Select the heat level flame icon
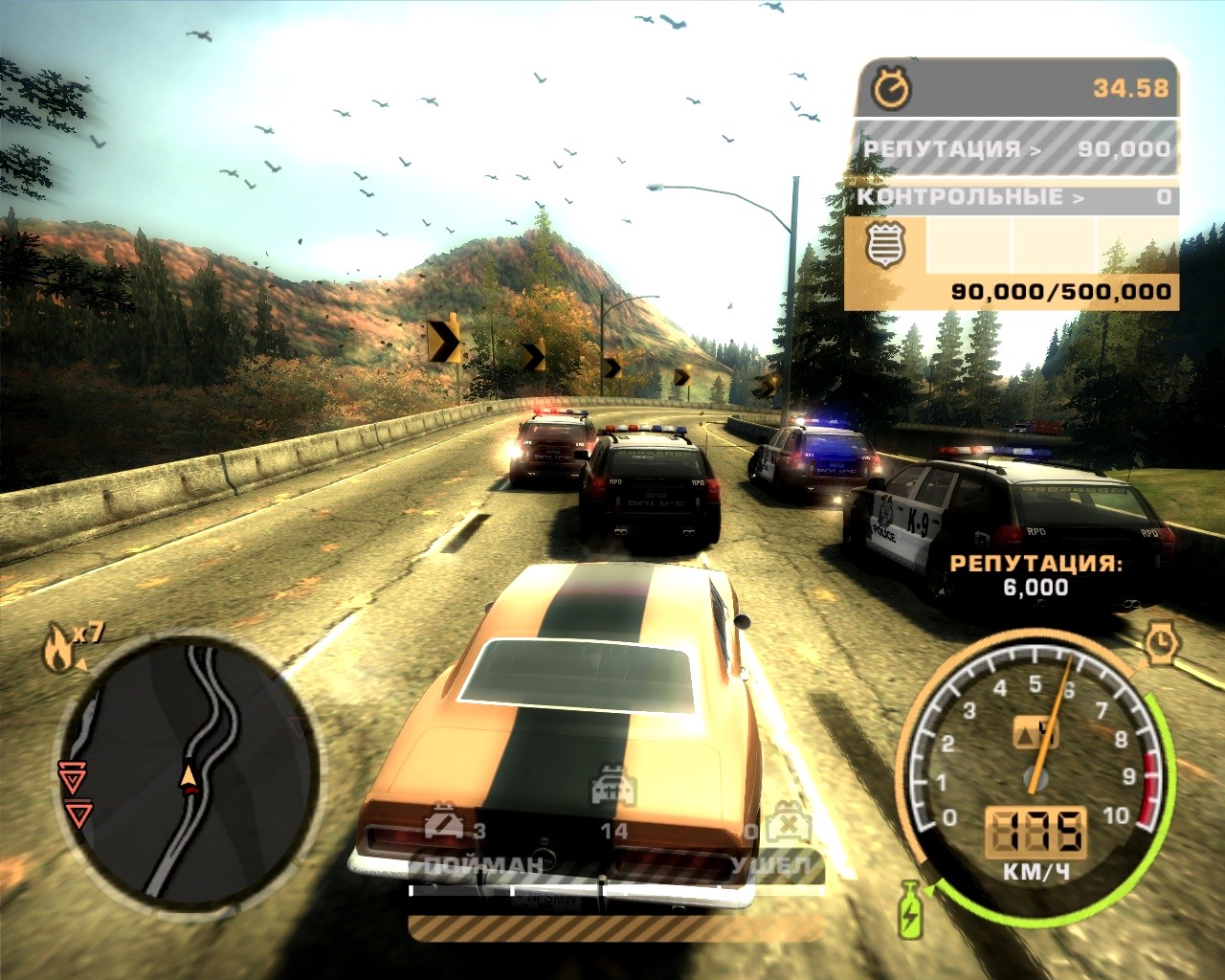Image resolution: width=1225 pixels, height=980 pixels. point(58,647)
